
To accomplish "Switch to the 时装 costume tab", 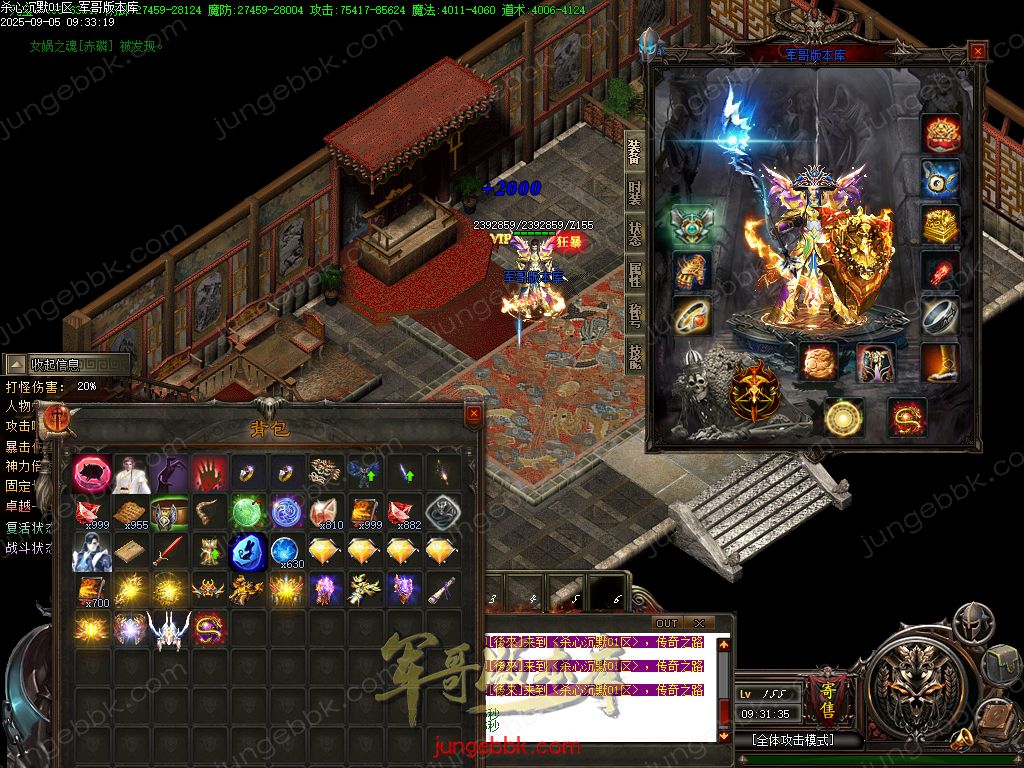I will tap(634, 192).
